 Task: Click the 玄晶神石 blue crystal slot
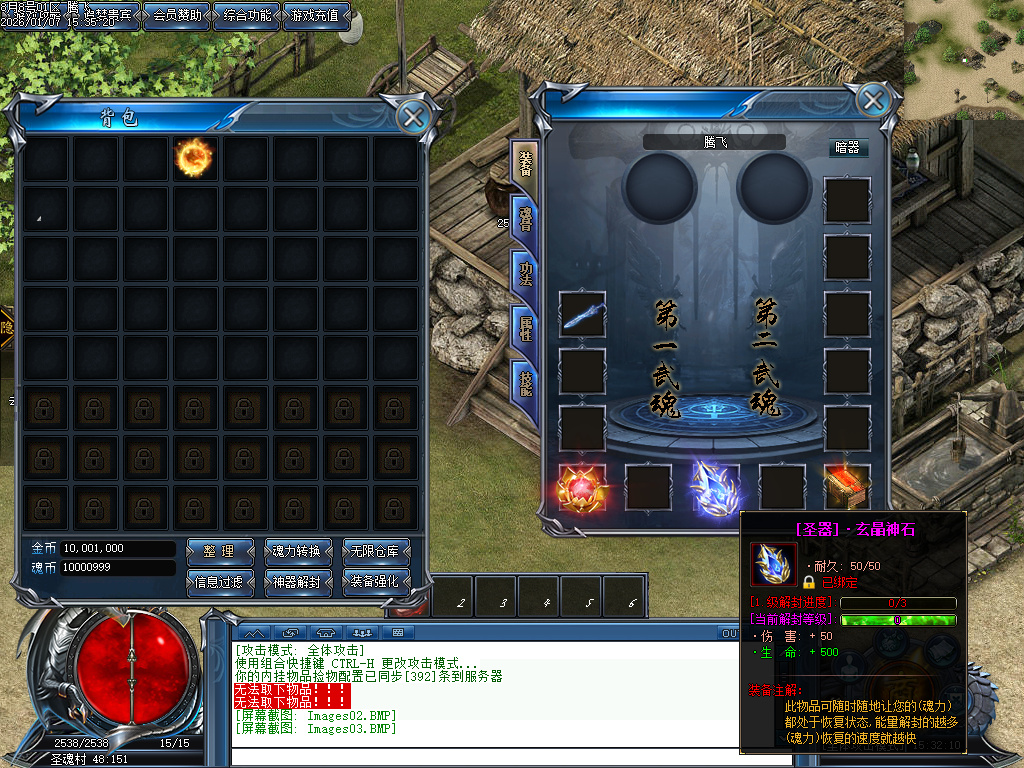click(715, 488)
